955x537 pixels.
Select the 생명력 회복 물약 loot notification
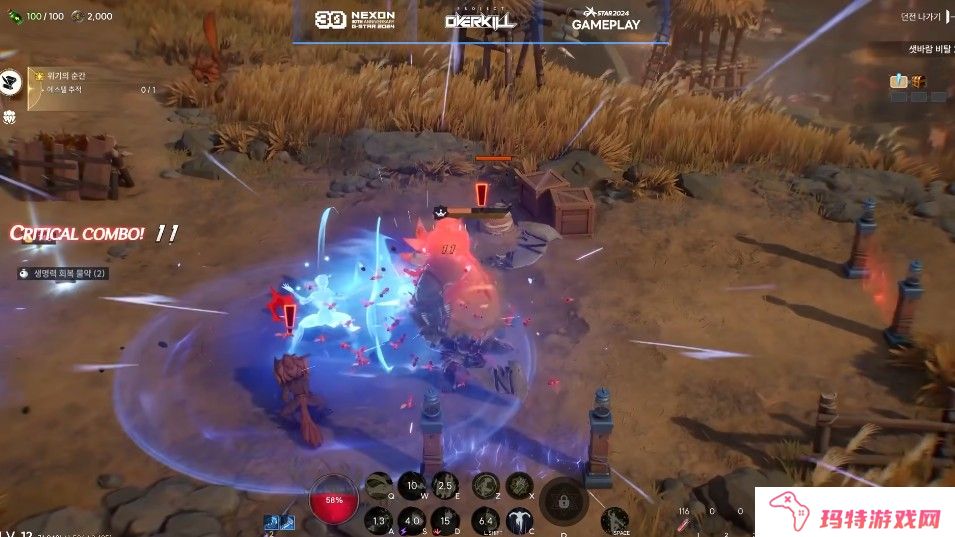point(62,272)
